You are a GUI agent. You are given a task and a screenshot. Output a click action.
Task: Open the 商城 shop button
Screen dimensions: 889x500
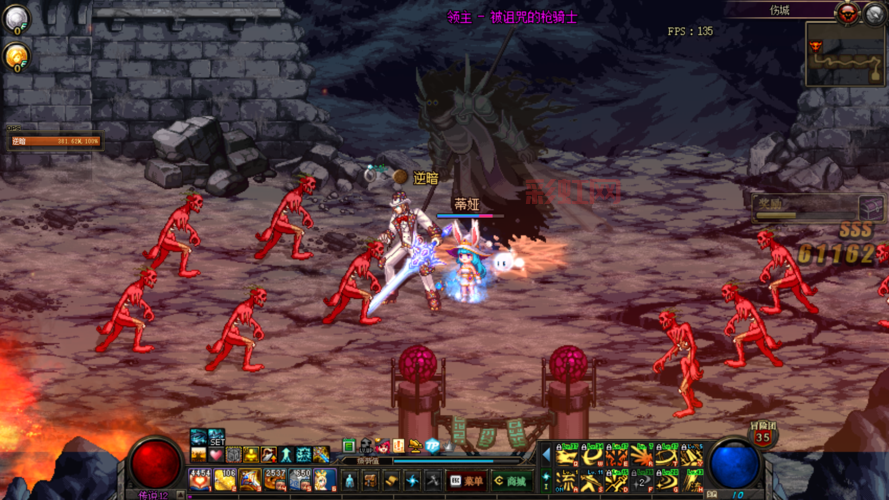click(511, 481)
